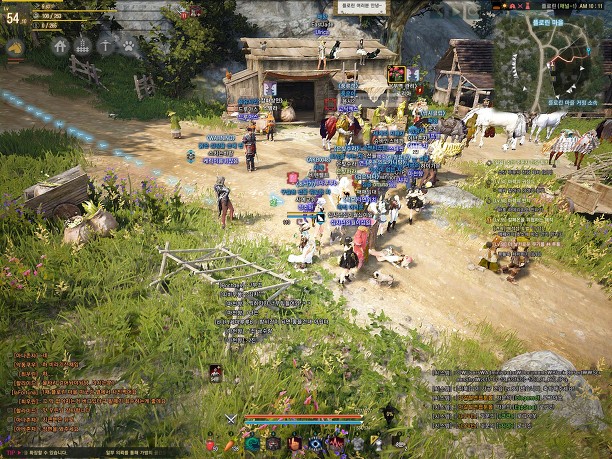This screenshot has height=459, width=612.
Task: Open the pet paw icon
Action: click(x=129, y=46)
